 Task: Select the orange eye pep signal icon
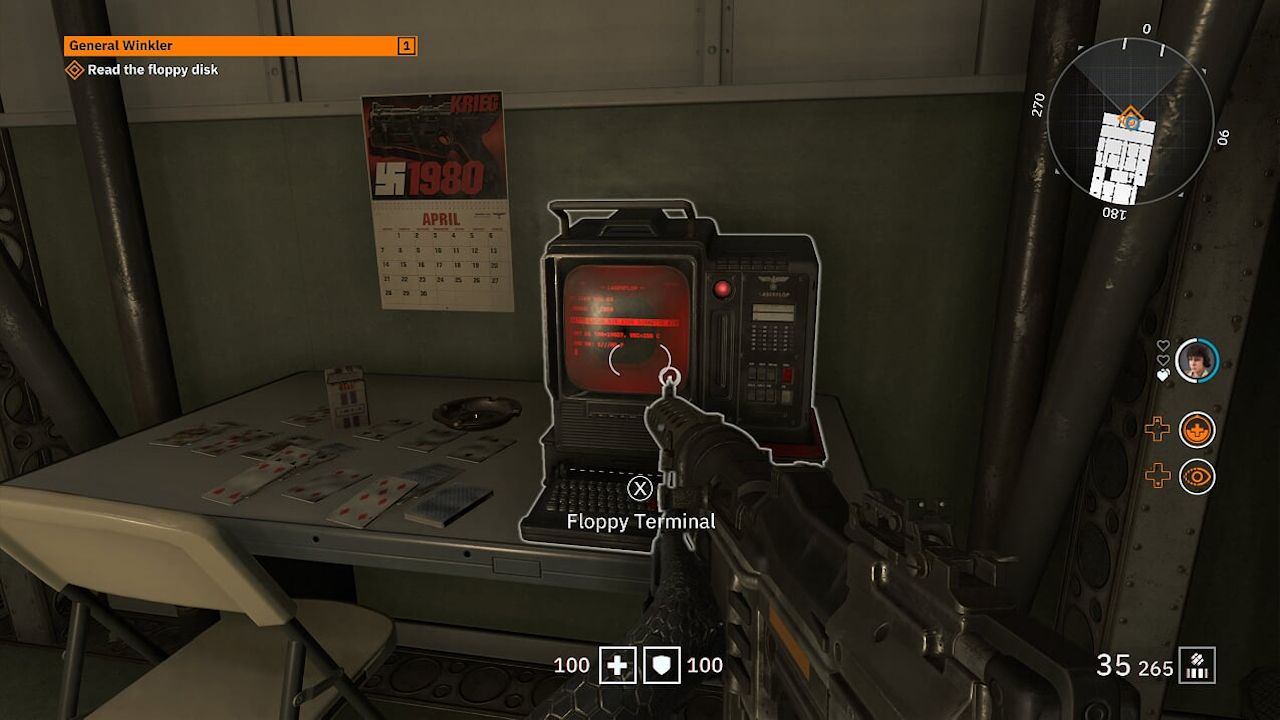tap(1196, 476)
